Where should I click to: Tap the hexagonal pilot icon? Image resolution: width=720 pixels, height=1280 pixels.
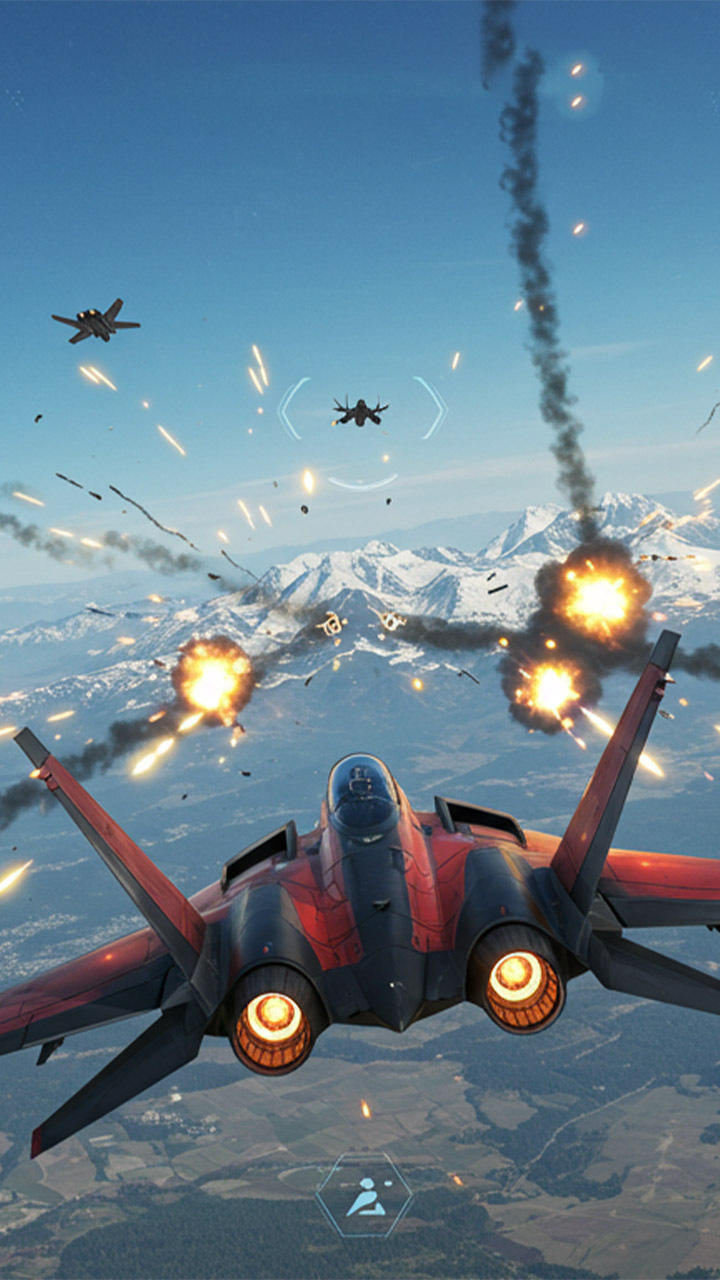coord(364,1196)
